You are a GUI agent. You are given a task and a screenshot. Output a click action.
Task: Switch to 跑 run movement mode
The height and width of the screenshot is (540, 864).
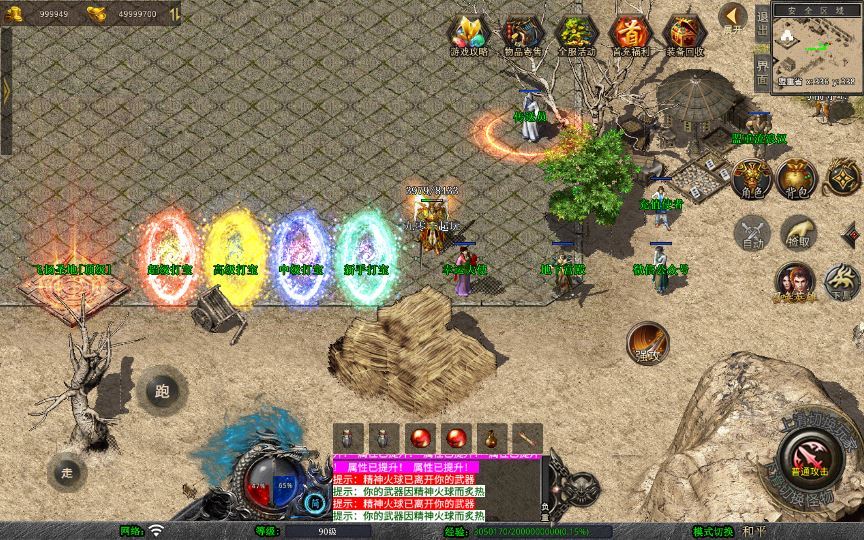[162, 391]
